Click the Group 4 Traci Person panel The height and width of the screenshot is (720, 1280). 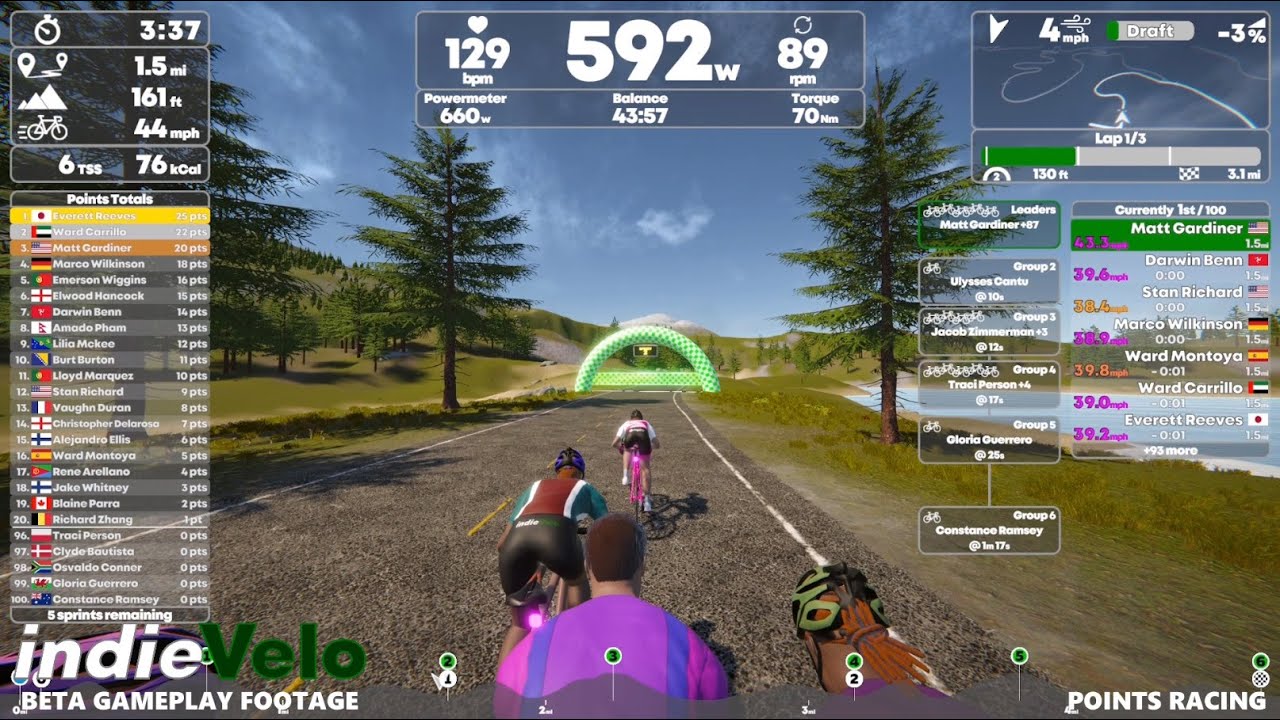pyautogui.click(x=988, y=384)
